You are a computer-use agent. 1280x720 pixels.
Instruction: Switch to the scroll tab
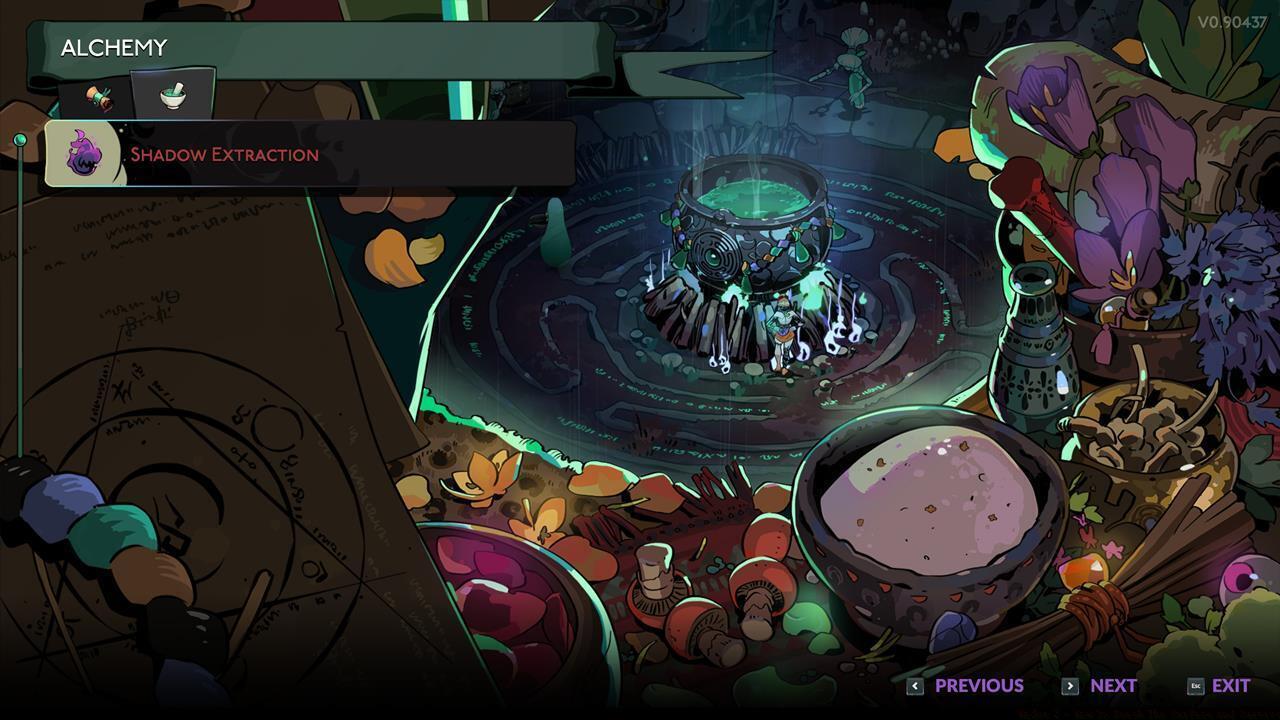98,97
